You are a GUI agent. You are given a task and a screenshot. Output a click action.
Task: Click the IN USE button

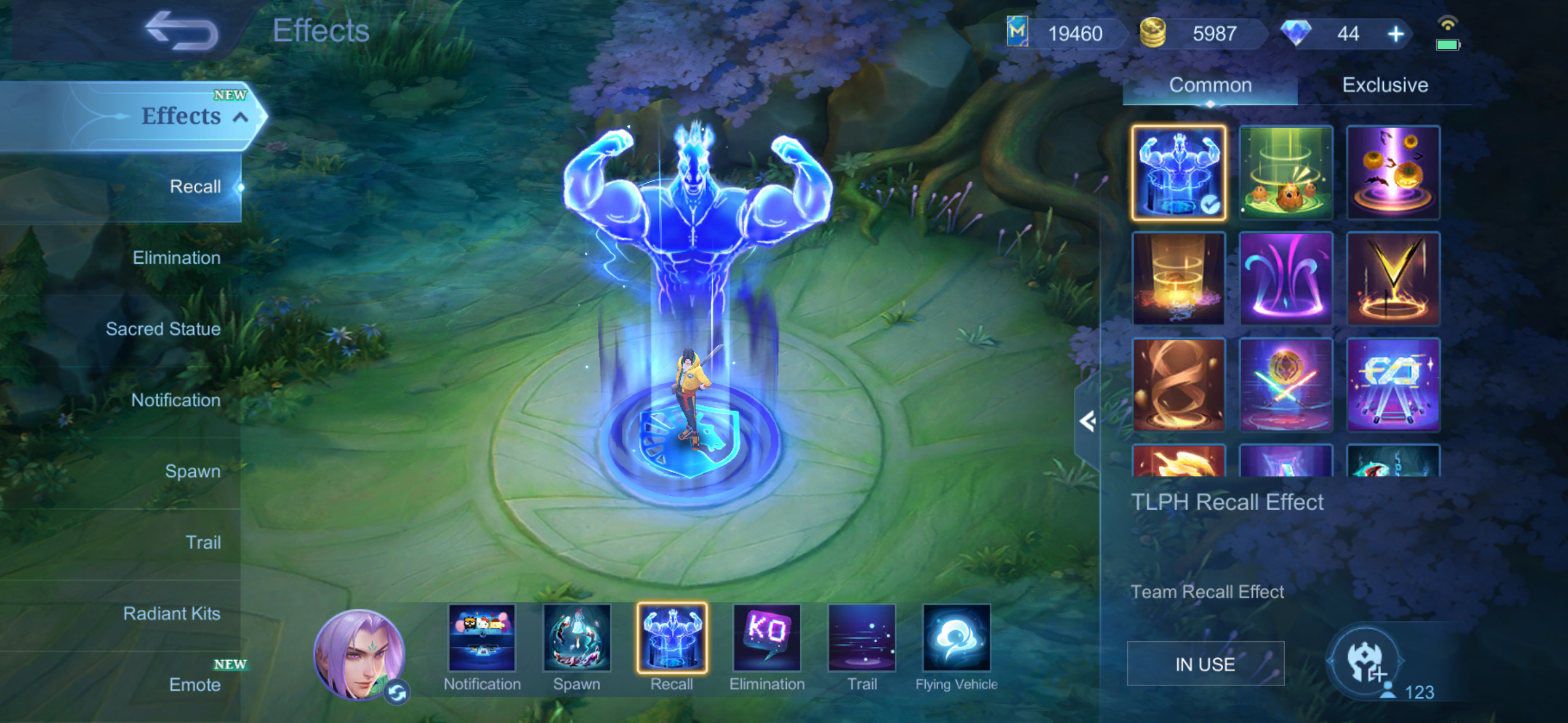(x=1205, y=664)
